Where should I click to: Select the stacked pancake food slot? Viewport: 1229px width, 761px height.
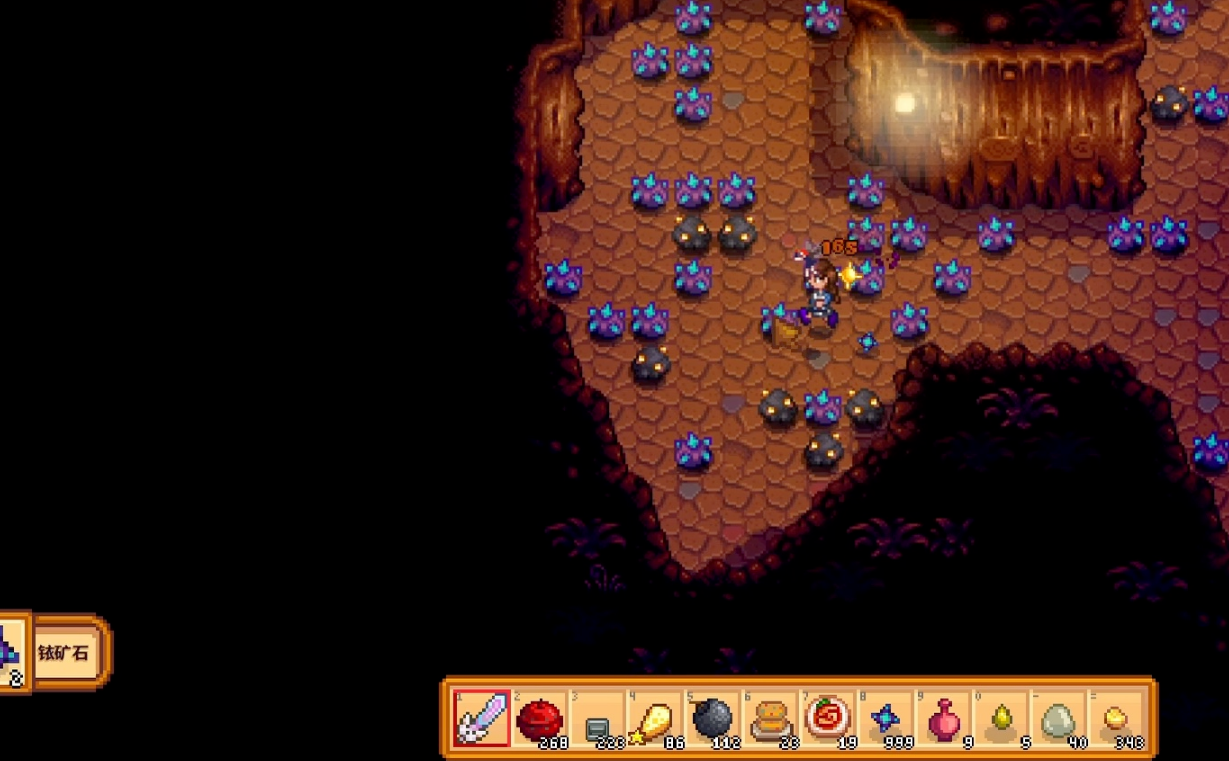pos(770,718)
